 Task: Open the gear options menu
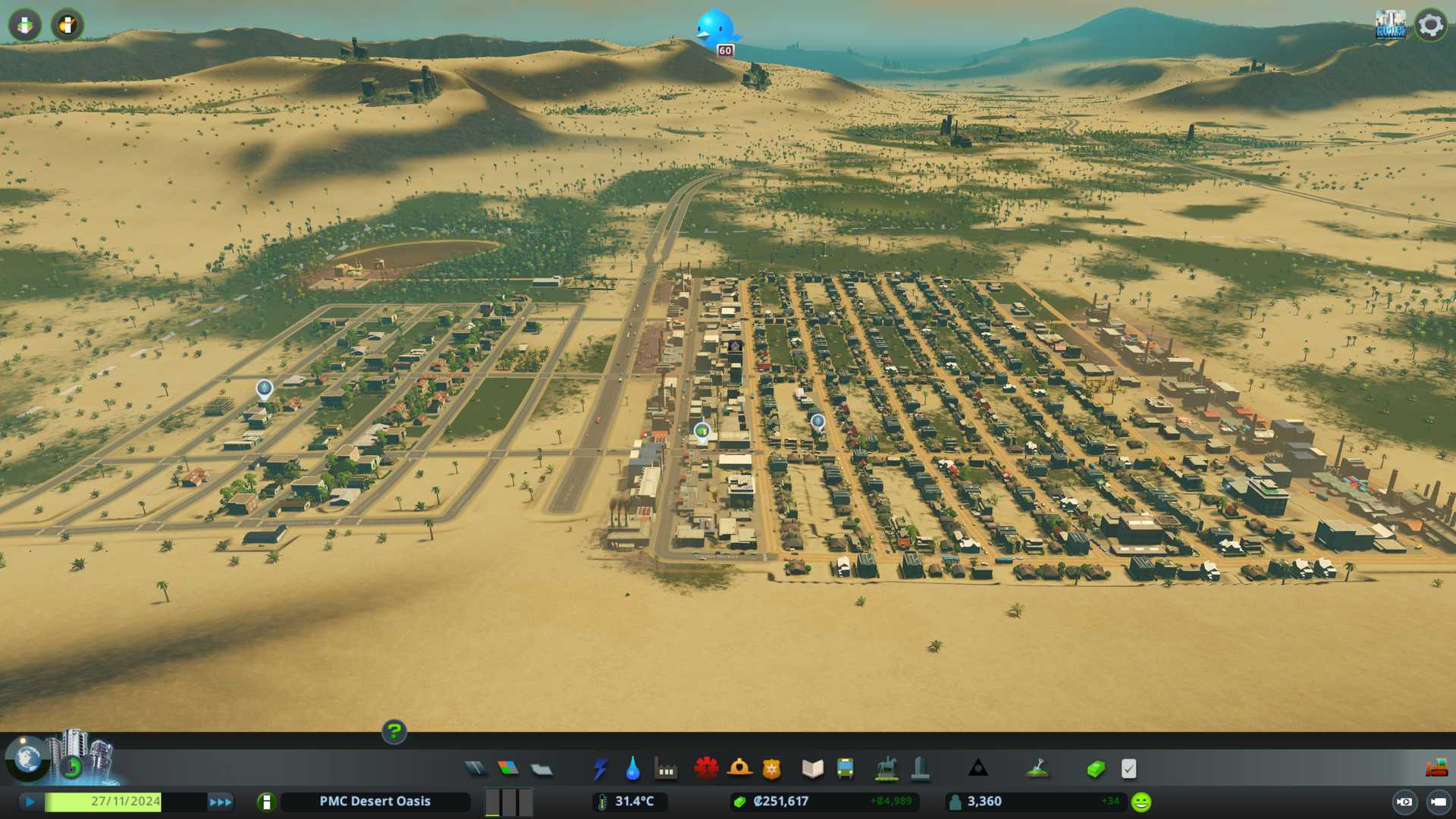click(x=1430, y=25)
